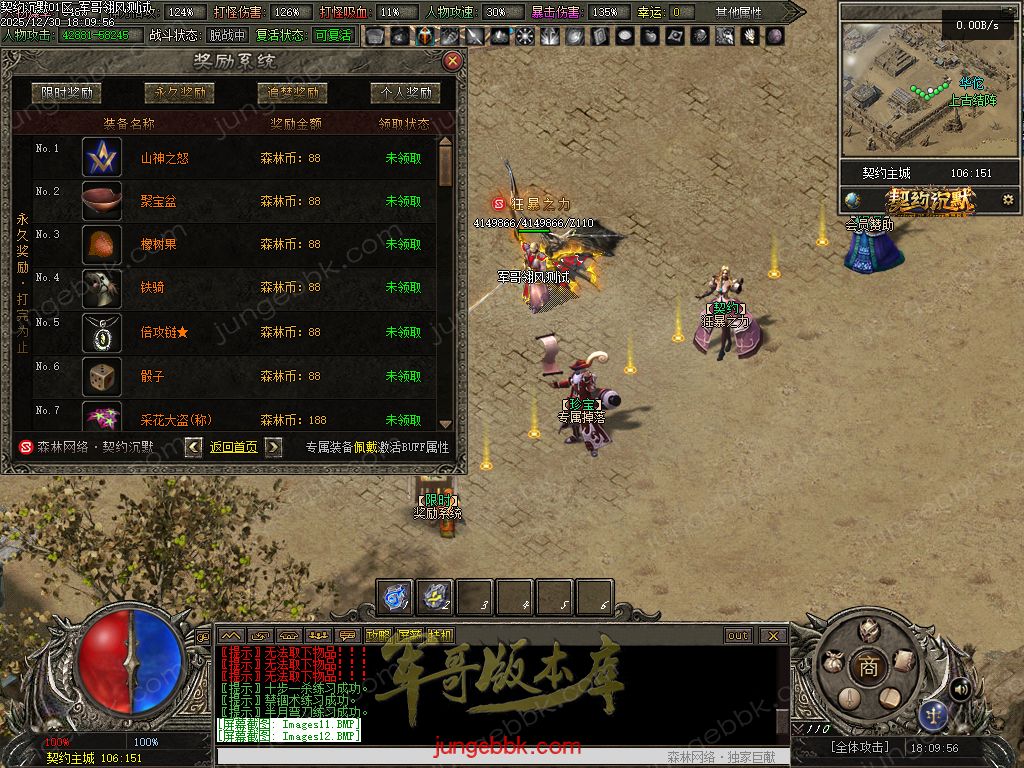Viewport: 1024px width, 768px height.
Task: Close the reward system window
Action: pyautogui.click(x=452, y=61)
